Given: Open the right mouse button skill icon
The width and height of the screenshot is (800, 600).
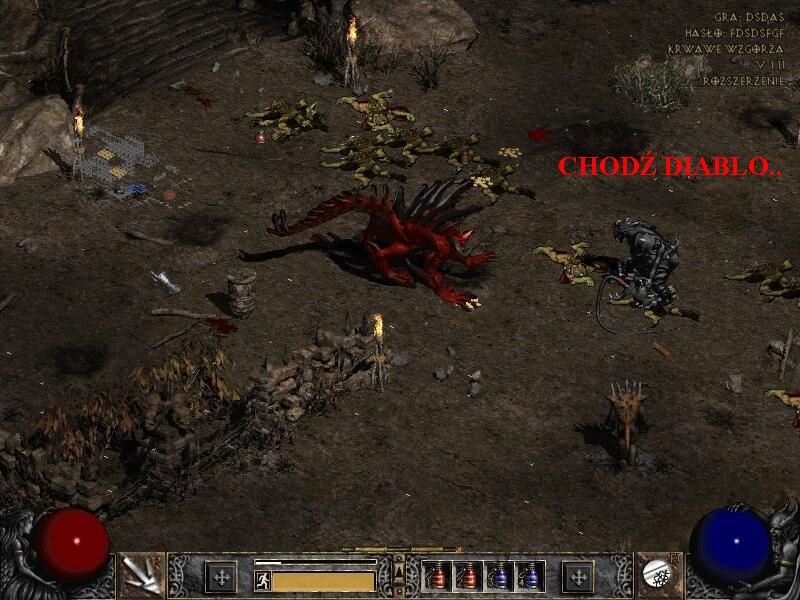Looking at the screenshot, I should point(657,575).
